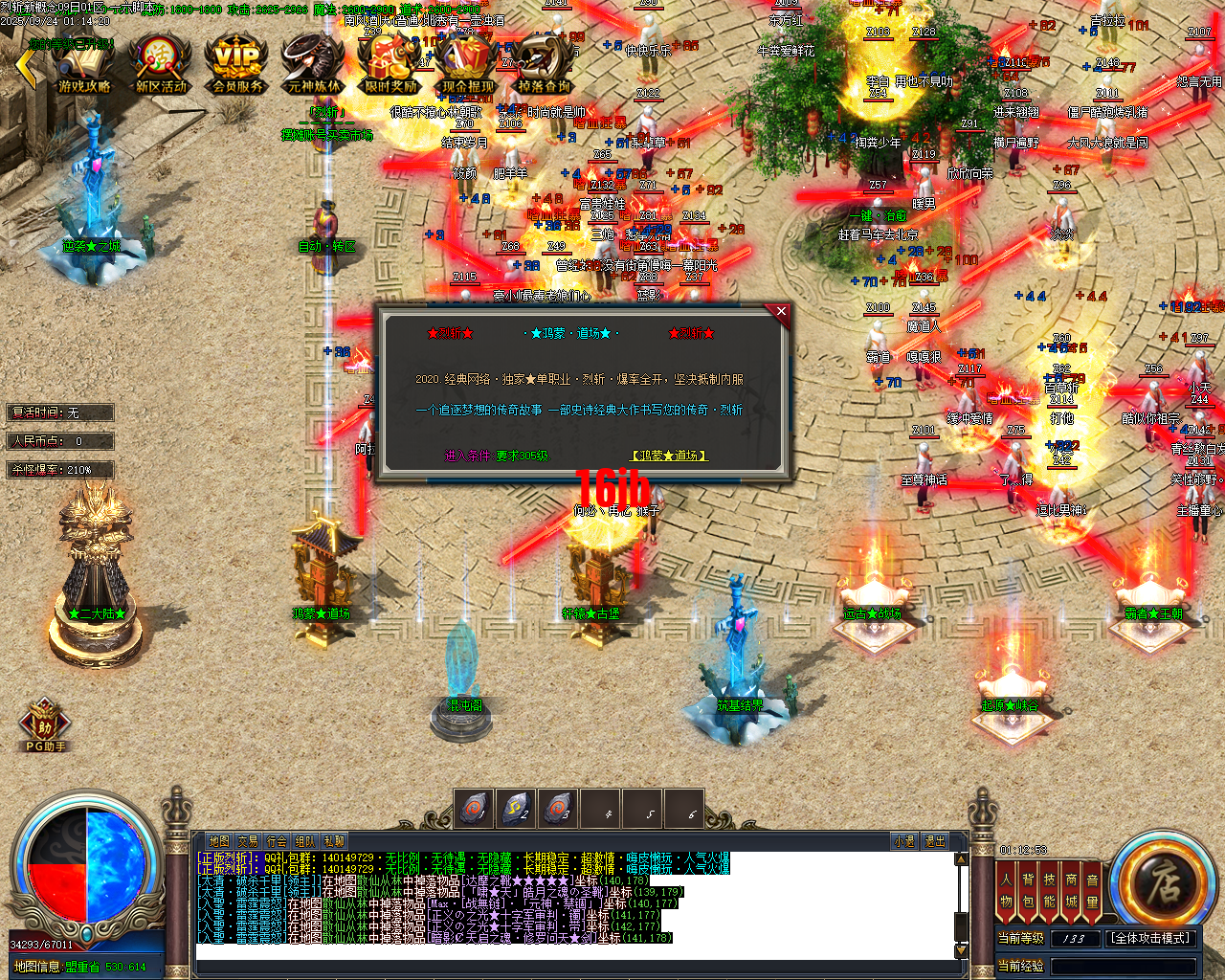Open the 【鸿蒙★道场】 link in dialog
This screenshot has width=1225, height=980.
tap(670, 457)
